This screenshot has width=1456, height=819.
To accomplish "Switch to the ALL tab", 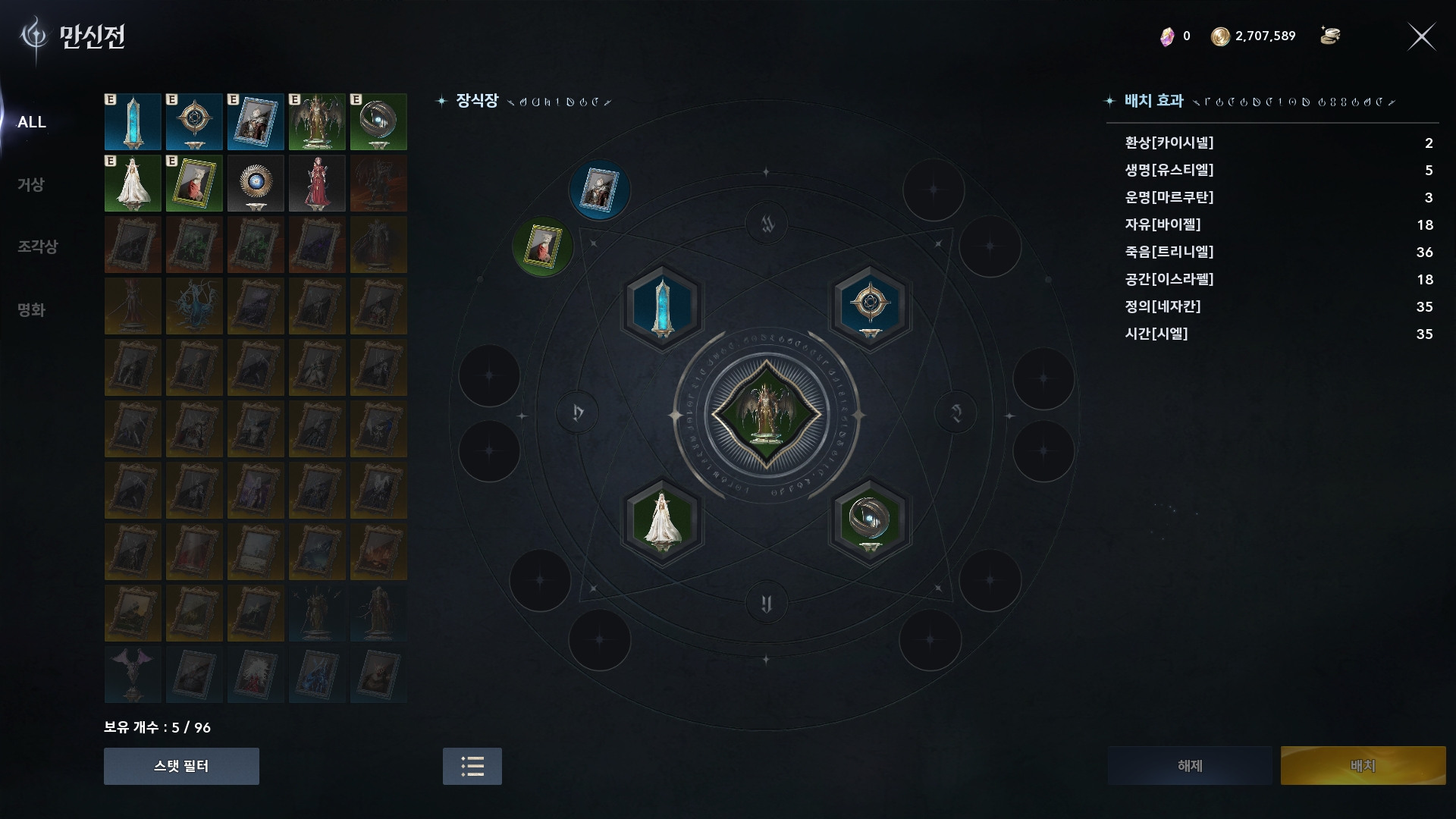I will point(32,122).
